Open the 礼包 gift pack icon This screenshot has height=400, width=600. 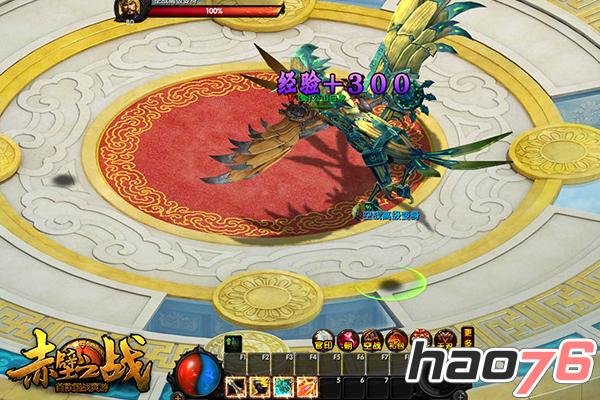pos(397,338)
